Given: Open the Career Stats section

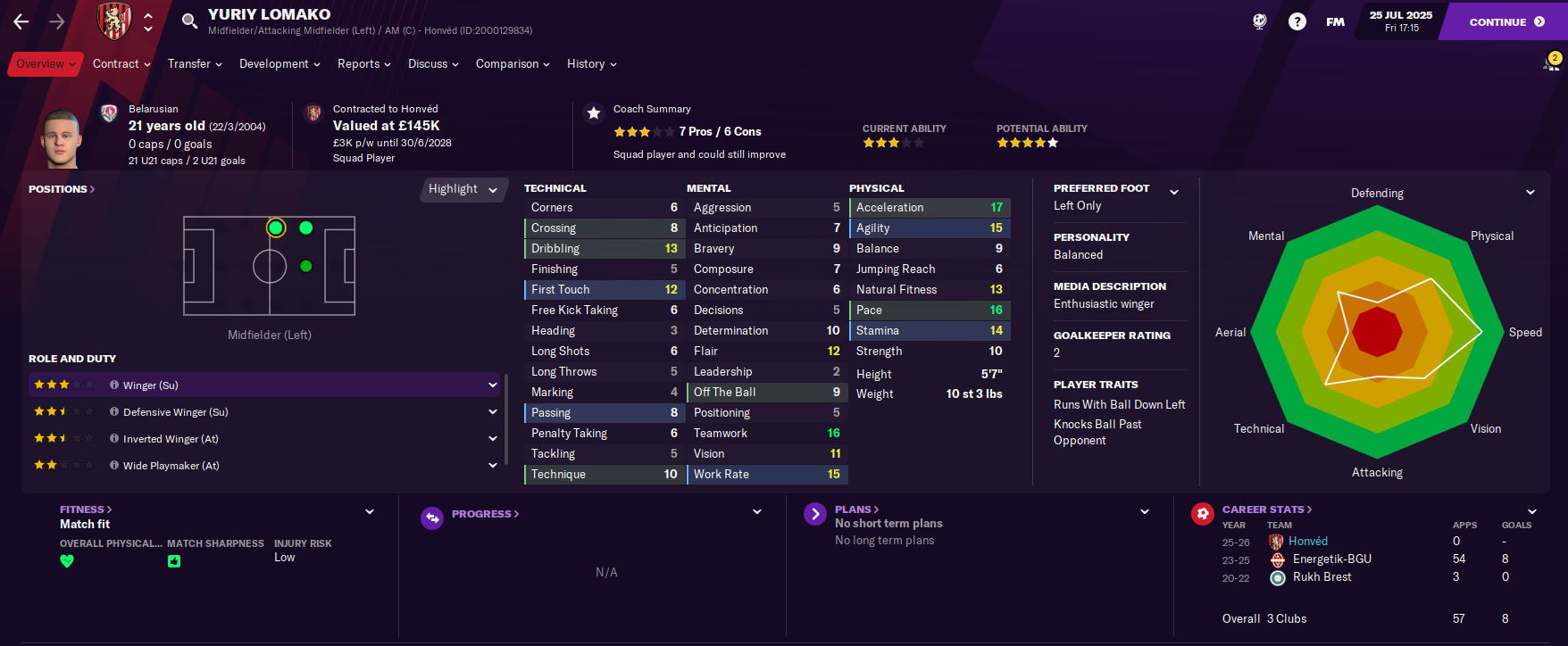Looking at the screenshot, I should click(x=1266, y=509).
